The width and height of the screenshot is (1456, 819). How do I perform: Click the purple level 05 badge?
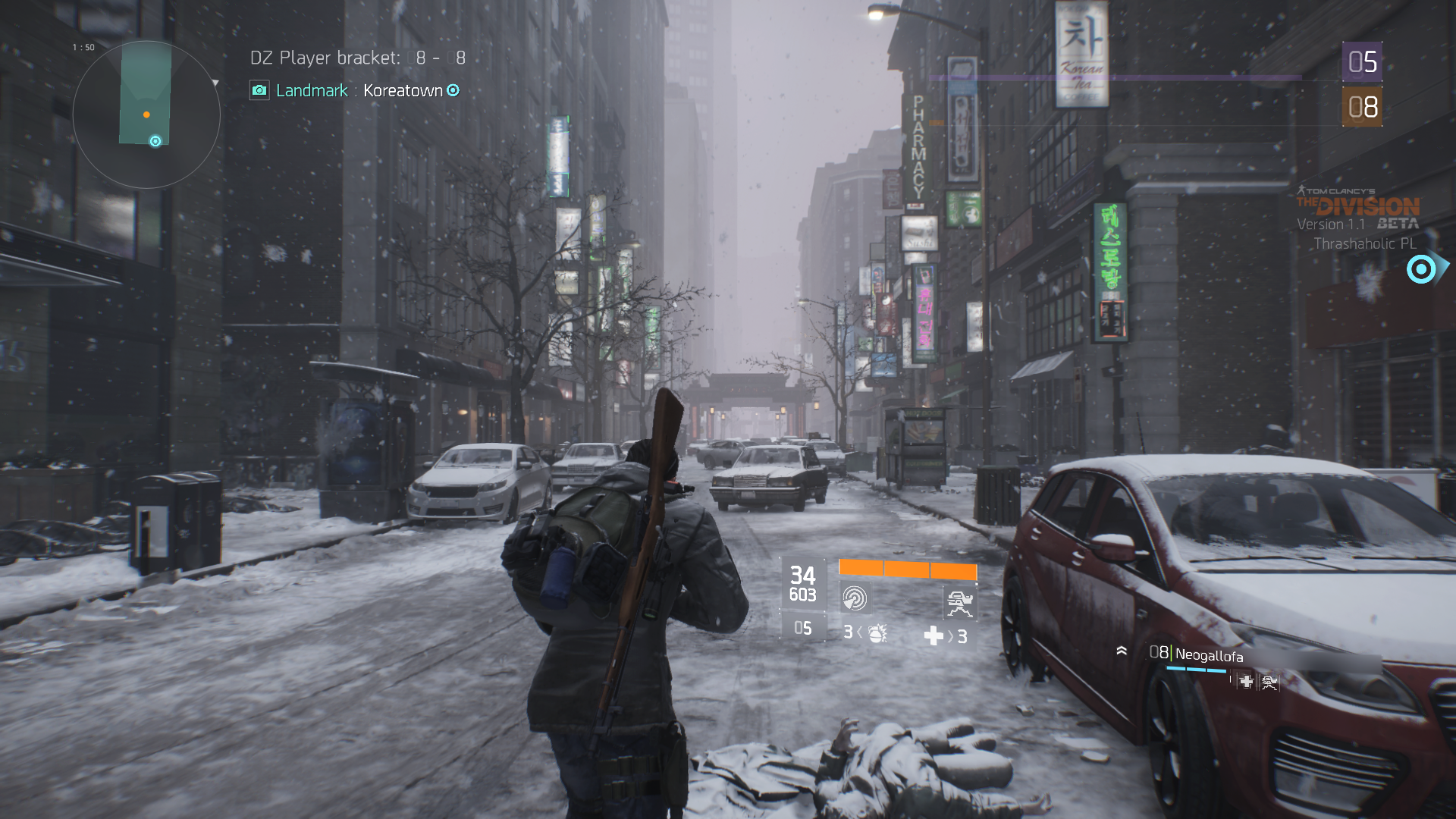point(1362,62)
